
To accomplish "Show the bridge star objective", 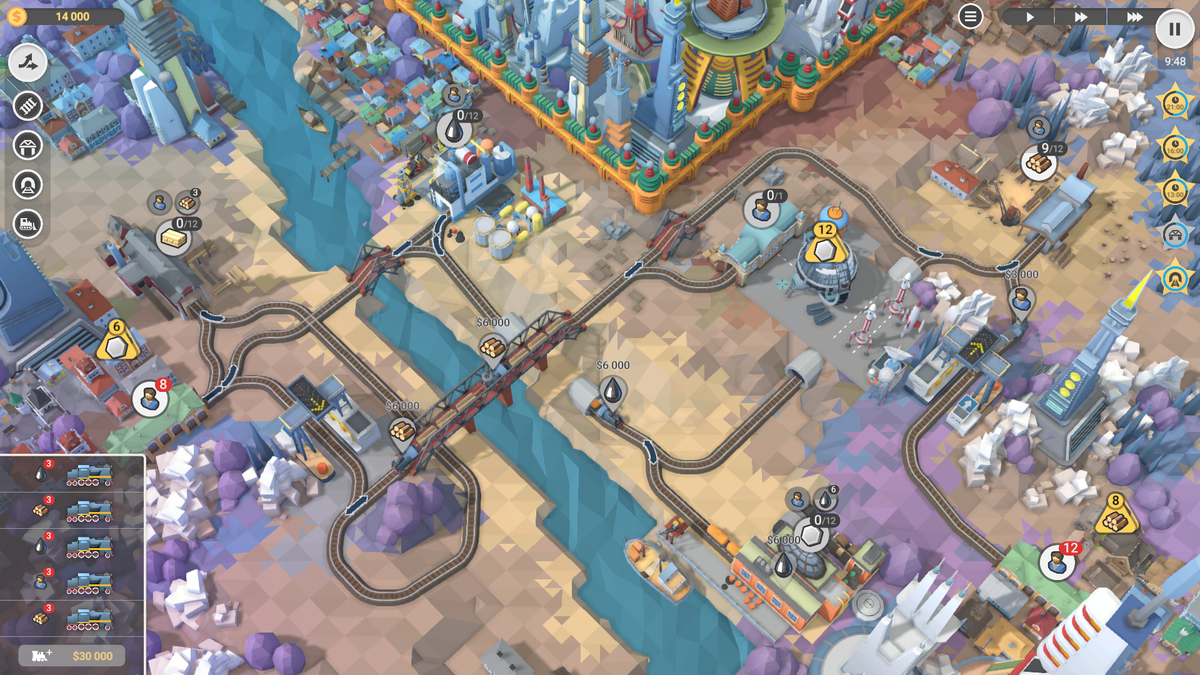I will pos(1174,234).
